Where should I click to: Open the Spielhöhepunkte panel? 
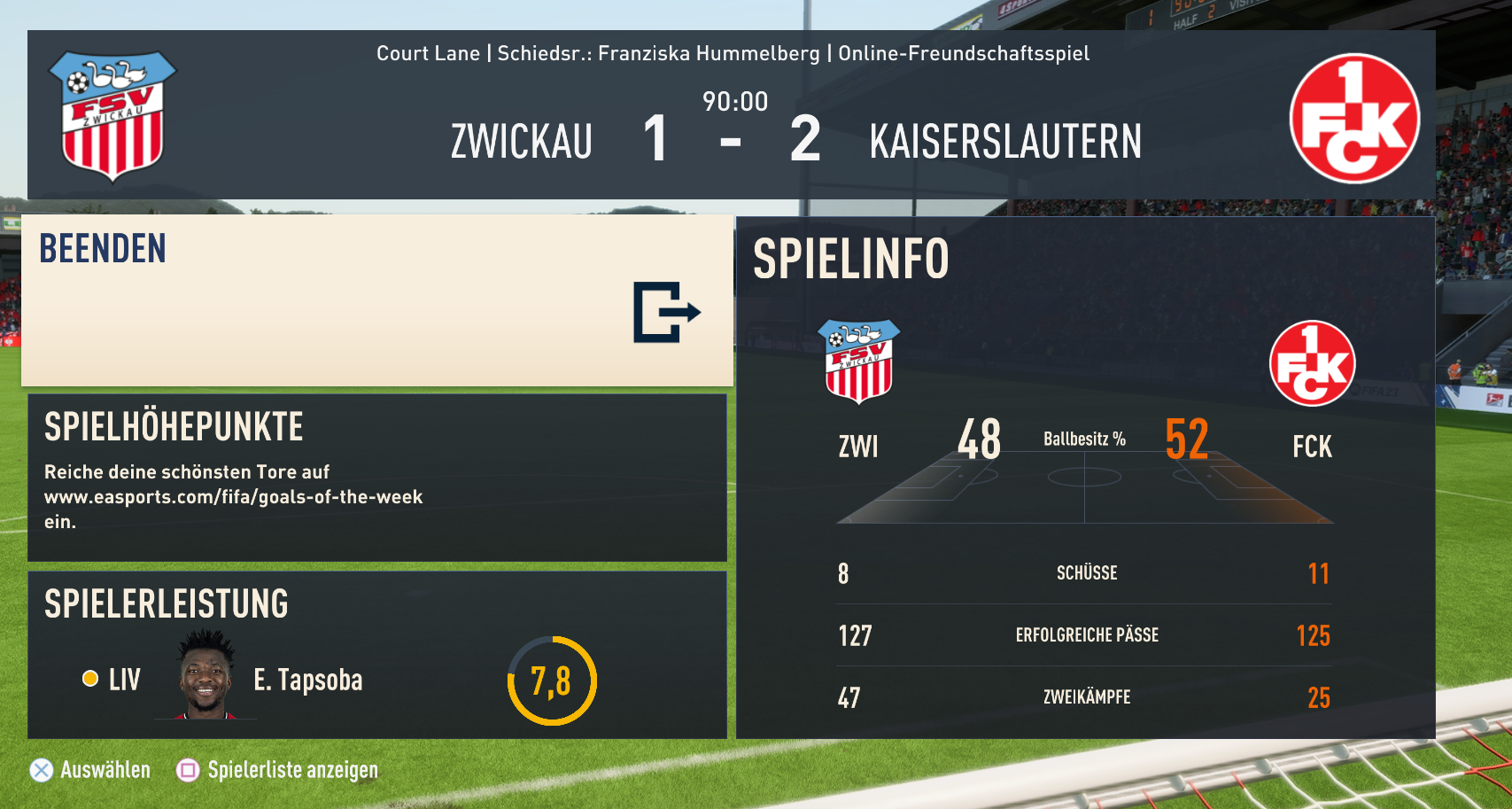click(376, 478)
